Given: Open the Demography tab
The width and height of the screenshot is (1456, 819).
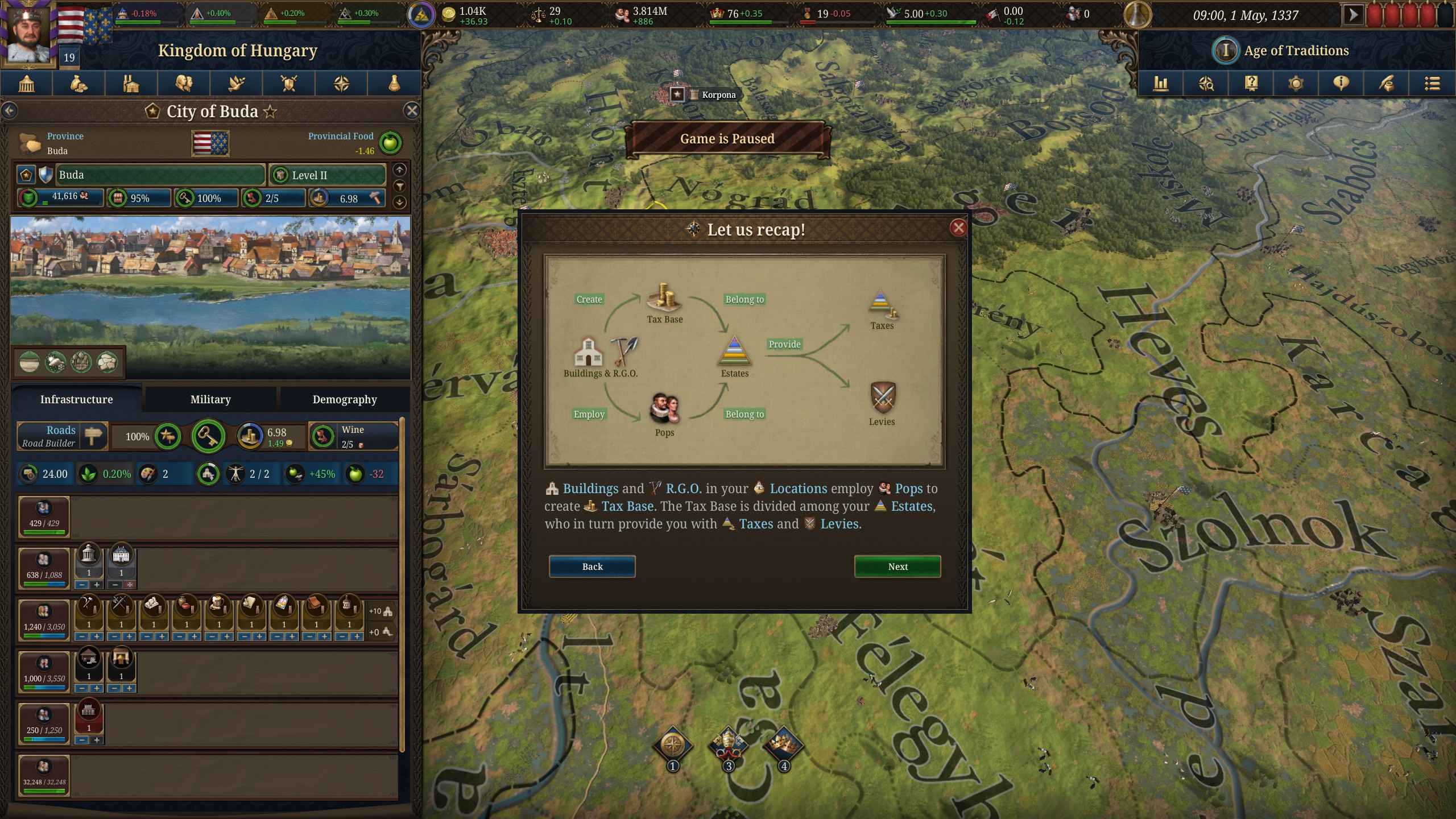Looking at the screenshot, I should click(x=345, y=399).
